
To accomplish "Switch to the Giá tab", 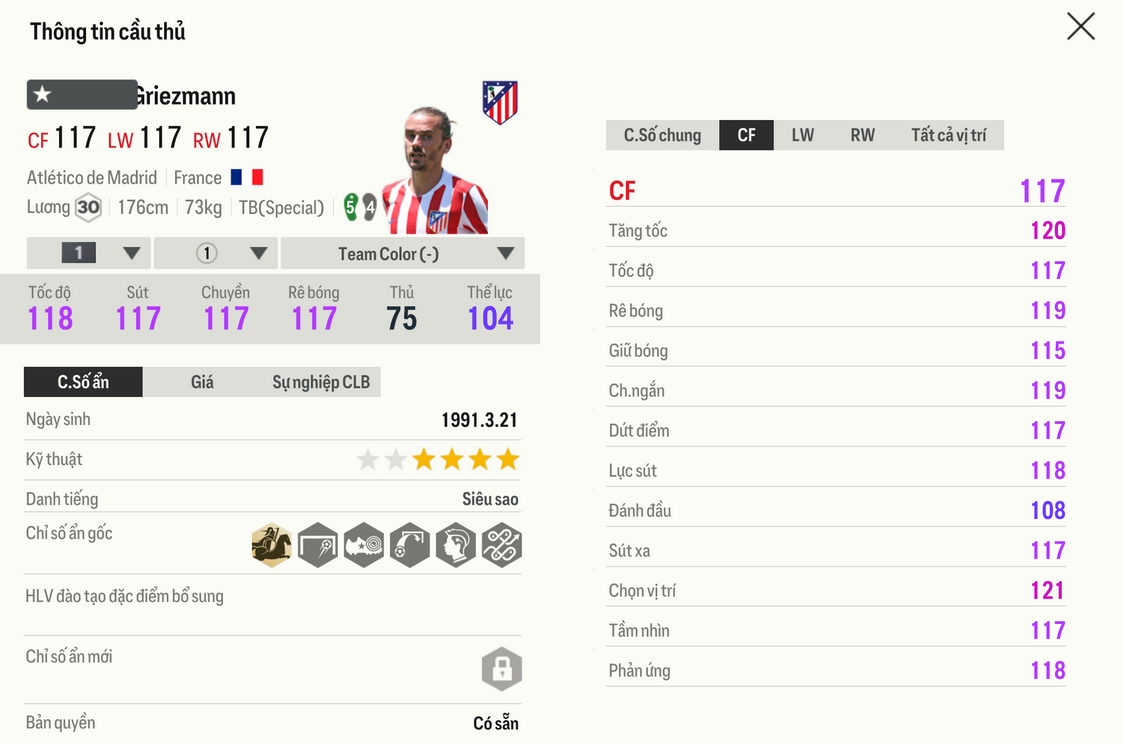I will 202,382.
